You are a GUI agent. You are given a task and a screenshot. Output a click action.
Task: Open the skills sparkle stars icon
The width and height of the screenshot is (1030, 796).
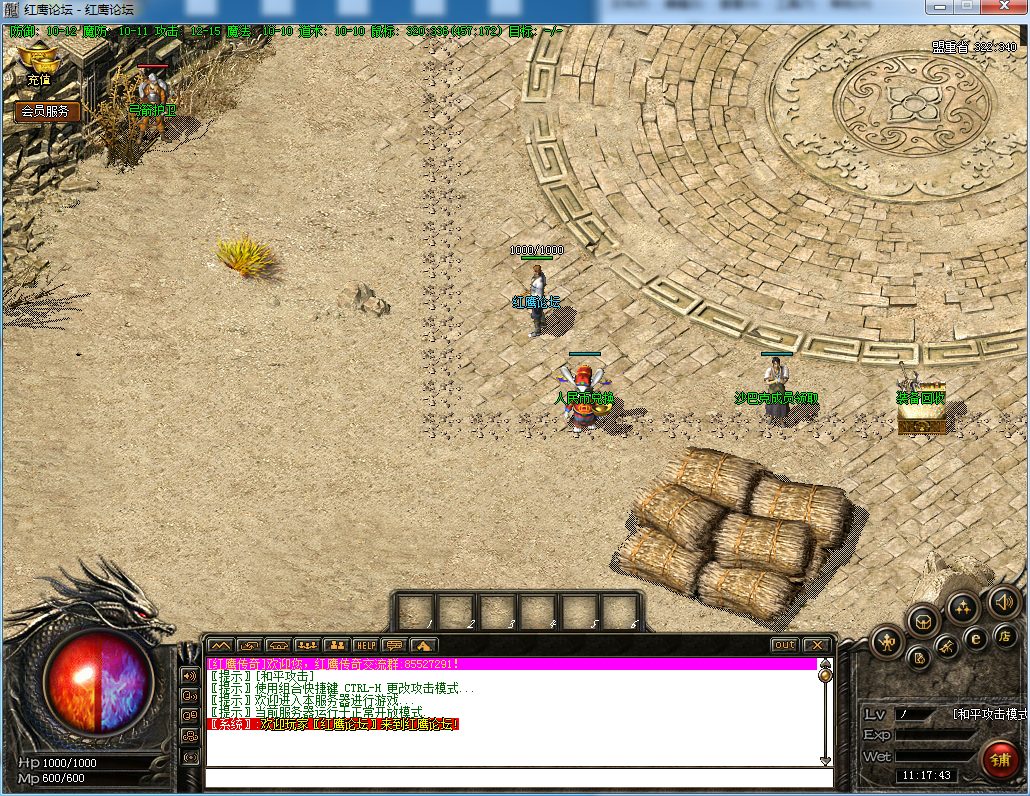963,607
